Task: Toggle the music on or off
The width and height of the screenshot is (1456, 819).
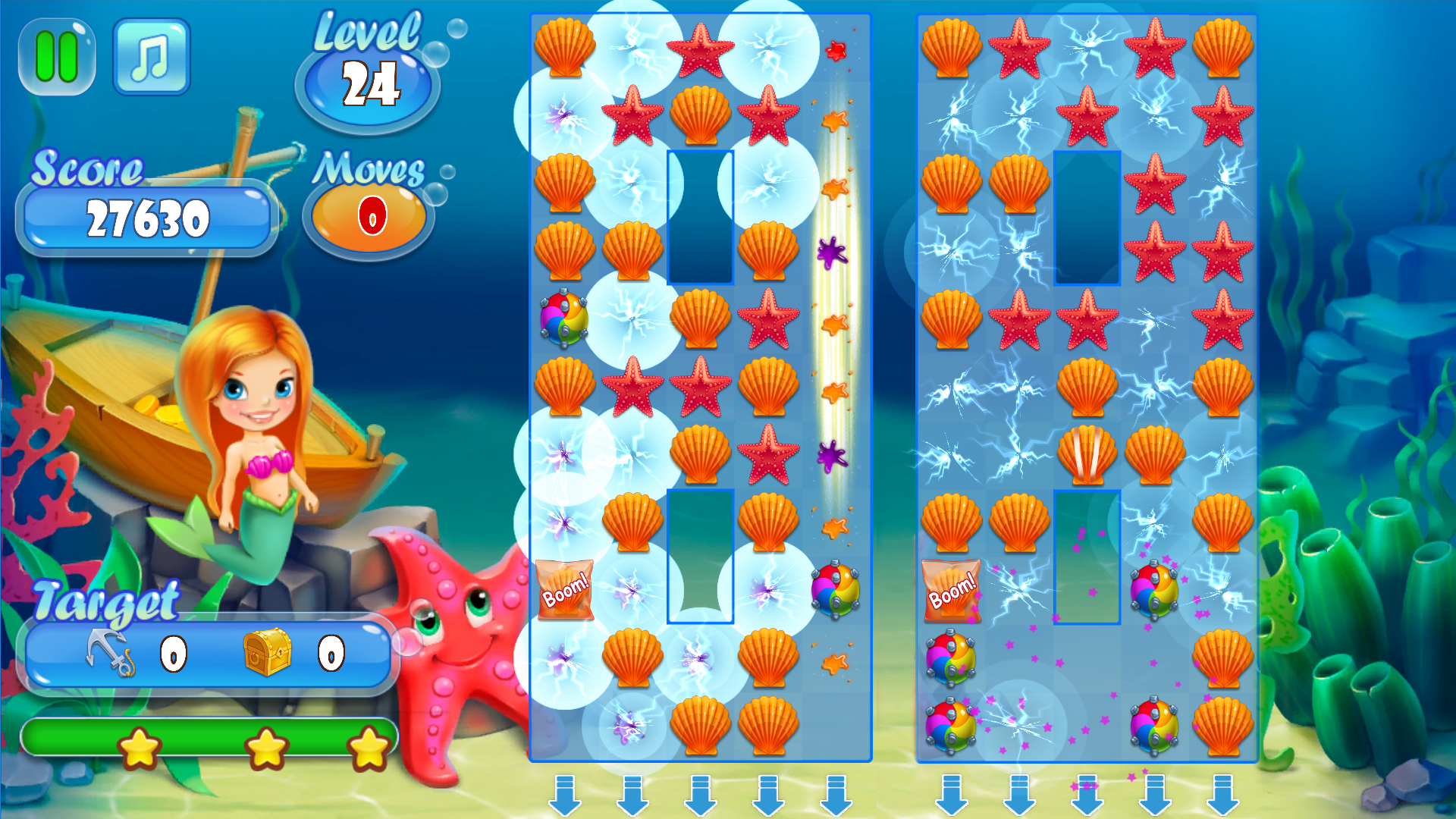Action: pyautogui.click(x=151, y=57)
